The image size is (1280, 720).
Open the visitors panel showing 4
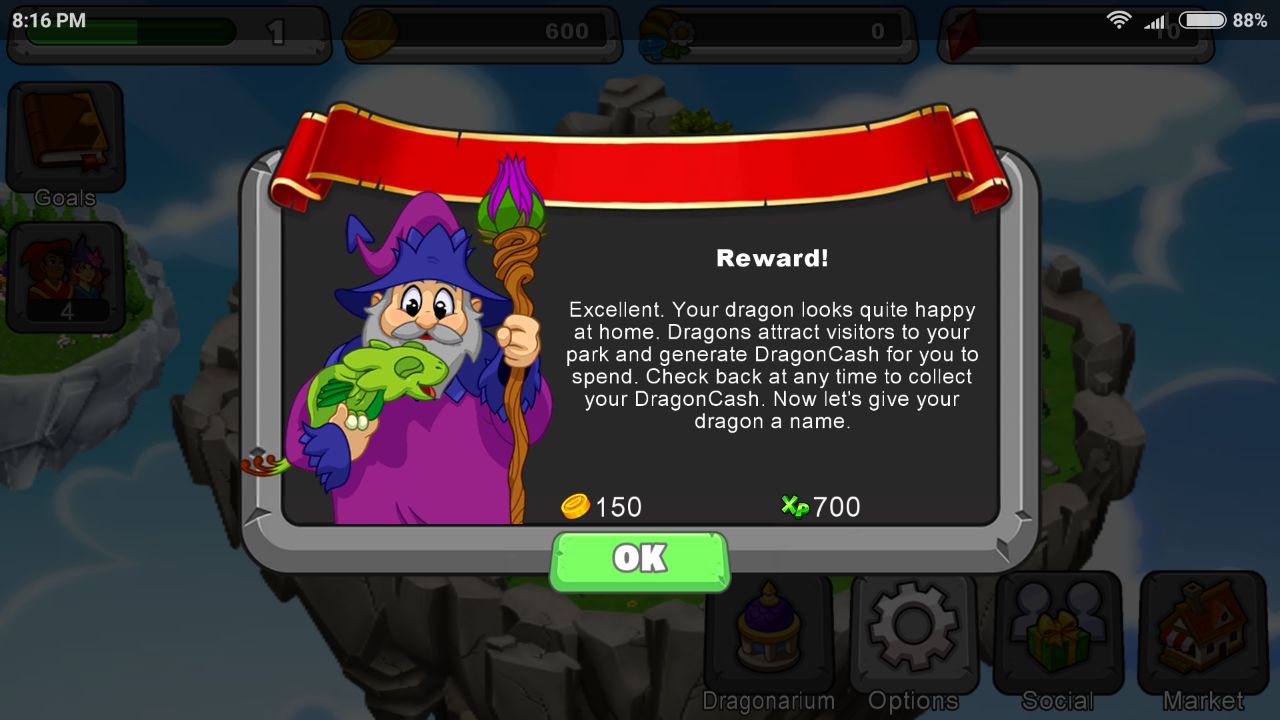pyautogui.click(x=65, y=275)
